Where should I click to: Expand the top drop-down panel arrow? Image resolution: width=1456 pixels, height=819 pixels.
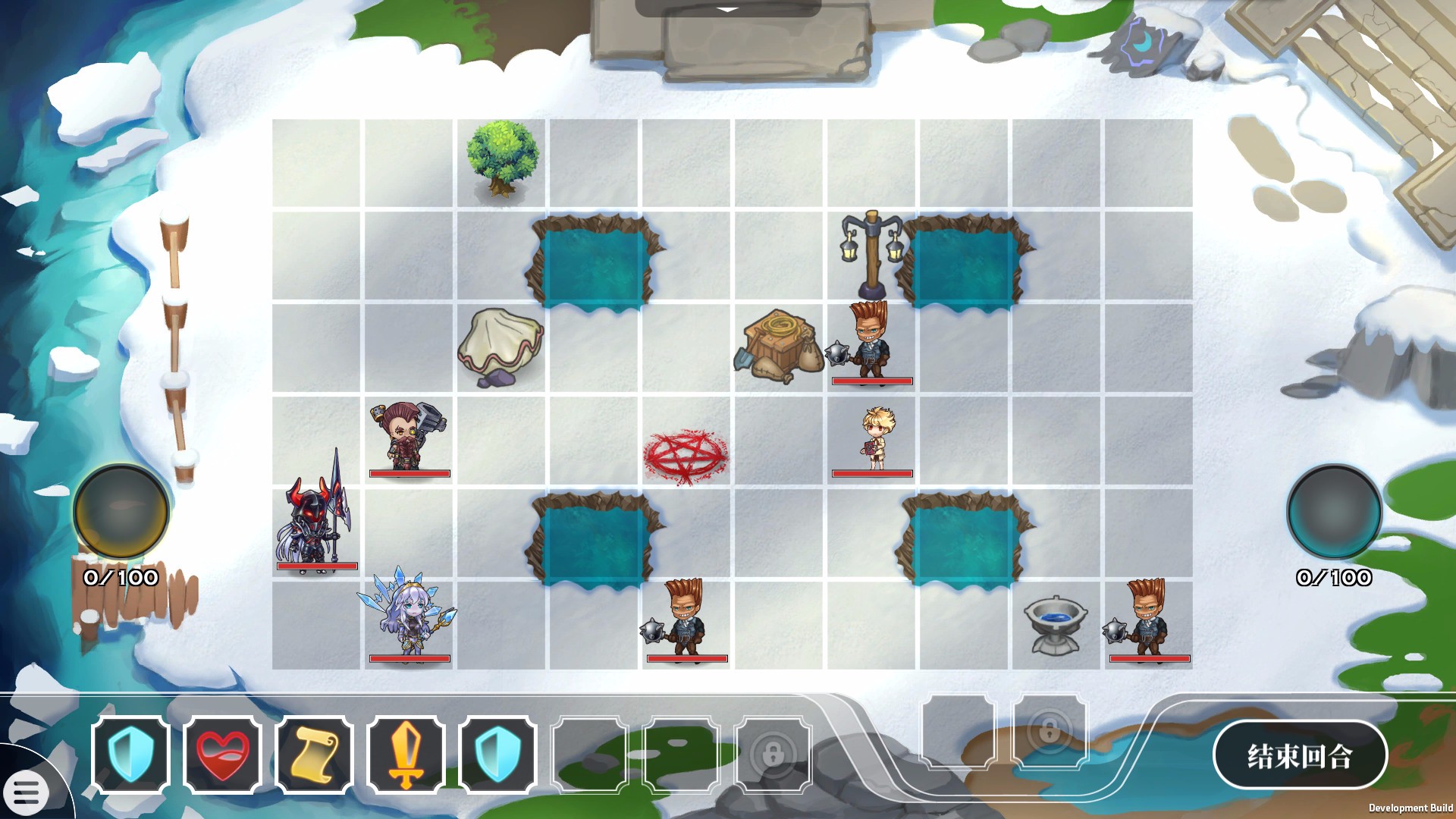(x=727, y=9)
